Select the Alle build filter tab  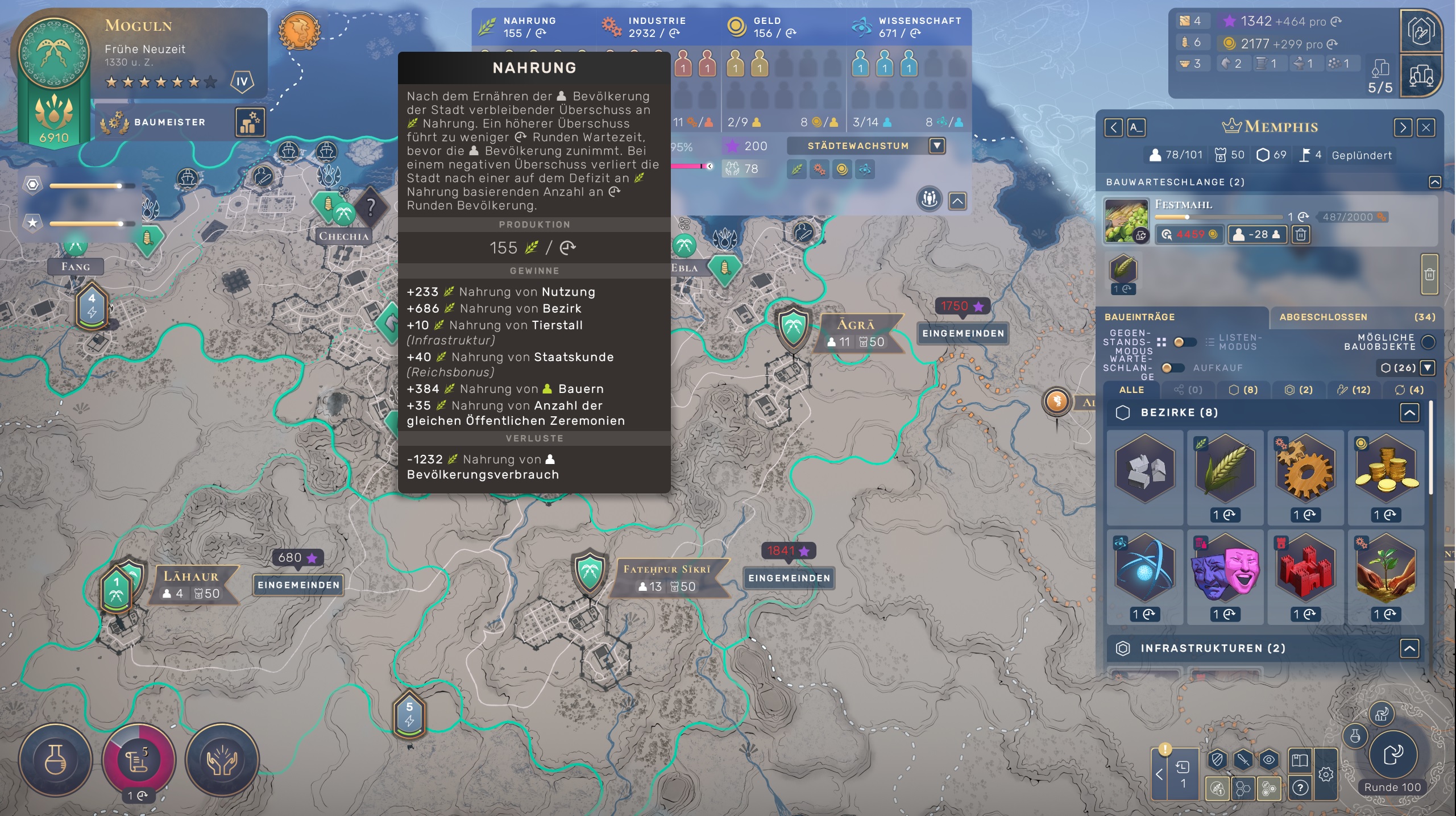click(1131, 390)
